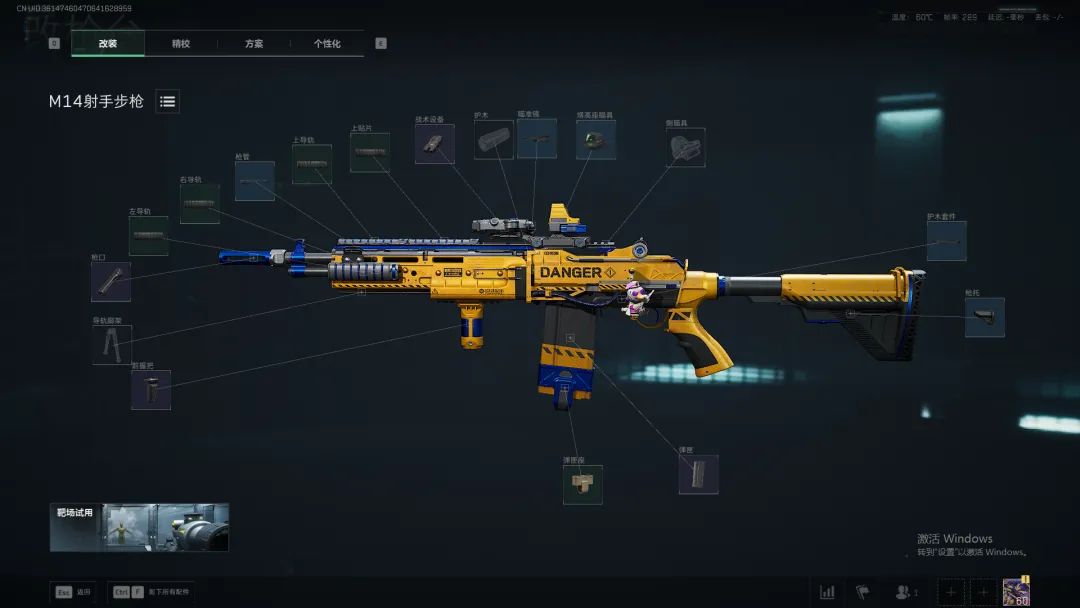Image resolution: width=1080 pixels, height=608 pixels.
Task: Open the 方案 tab
Action: click(254, 44)
